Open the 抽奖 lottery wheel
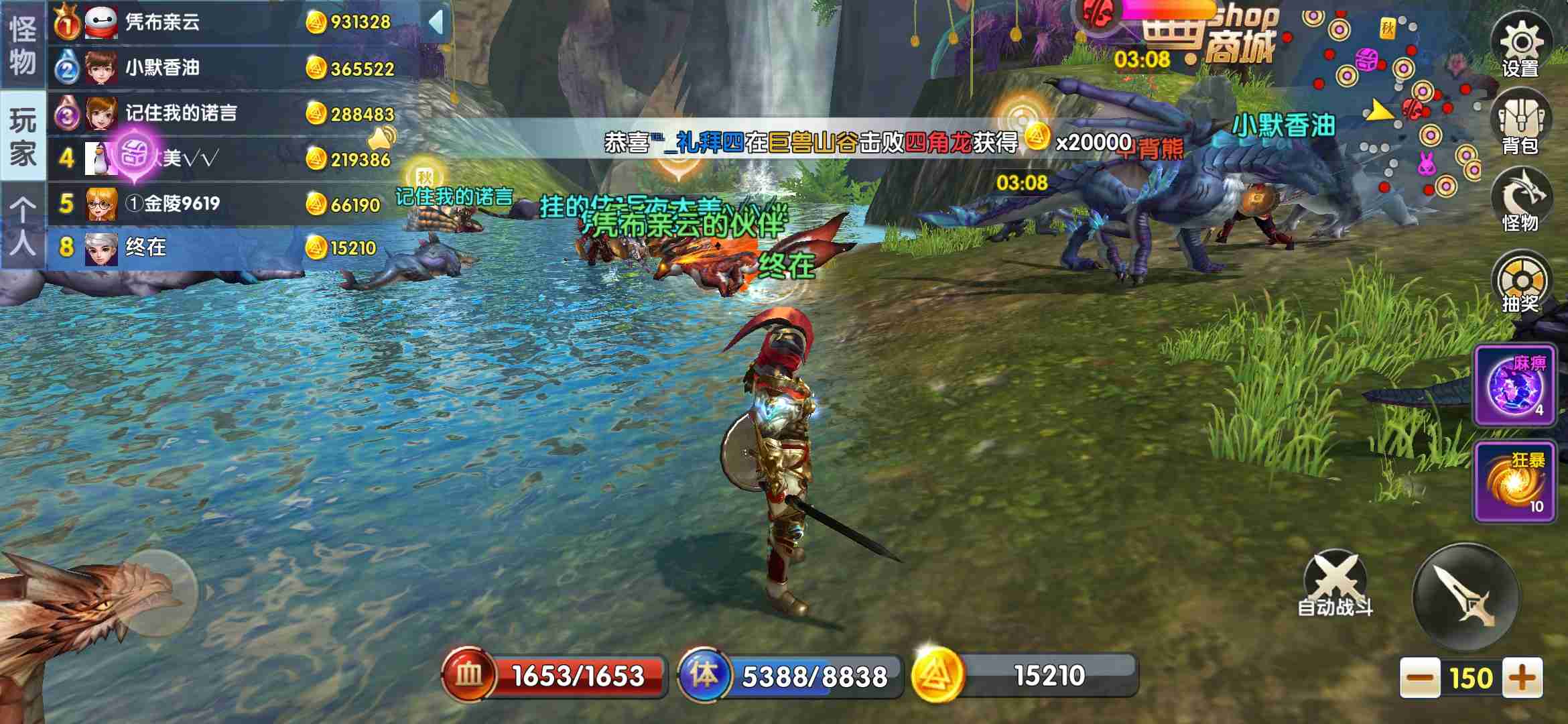The width and height of the screenshot is (1568, 724). click(1520, 283)
